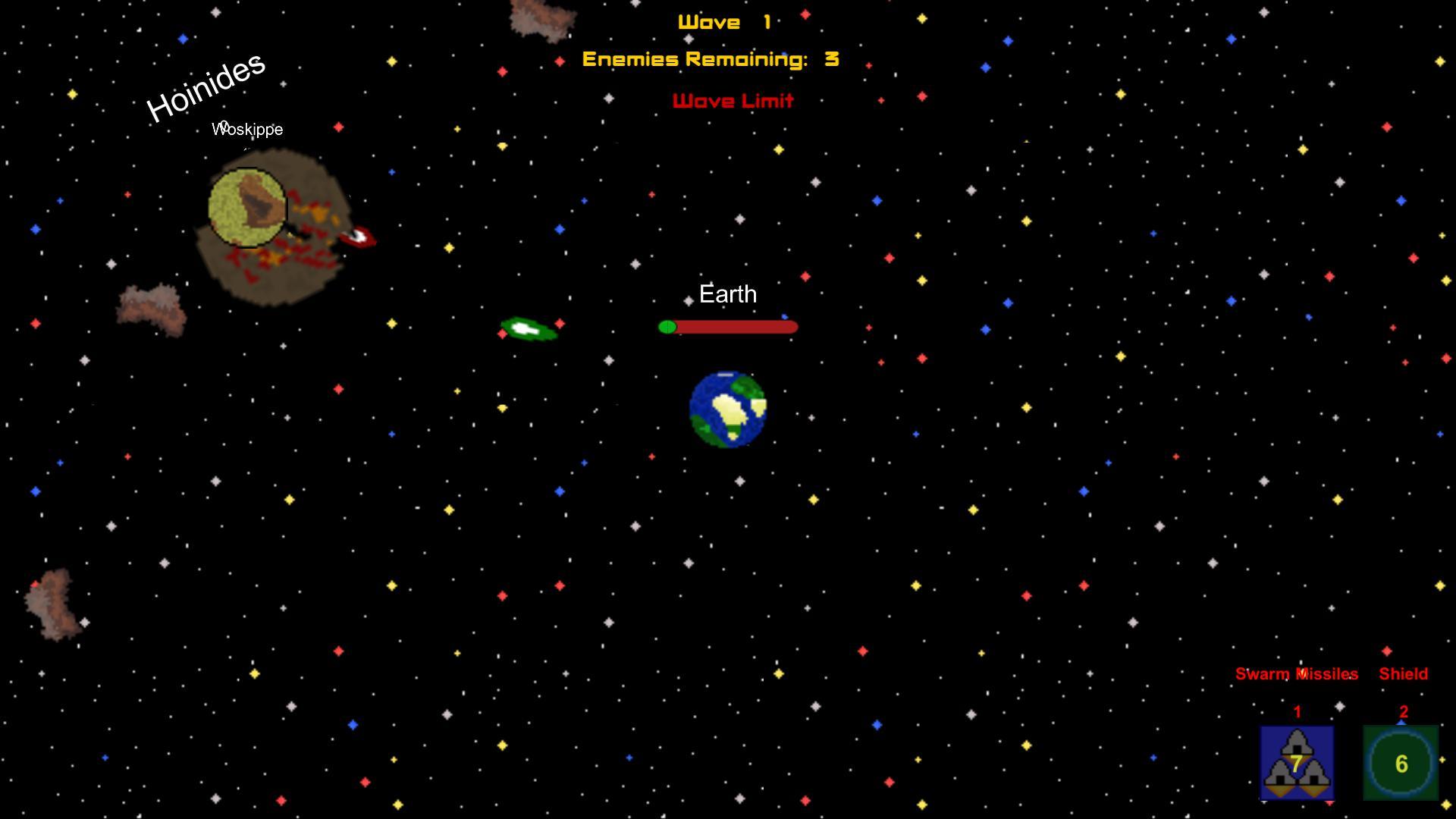
Task: Enable the Wave Limit indicator
Action: 733,101
